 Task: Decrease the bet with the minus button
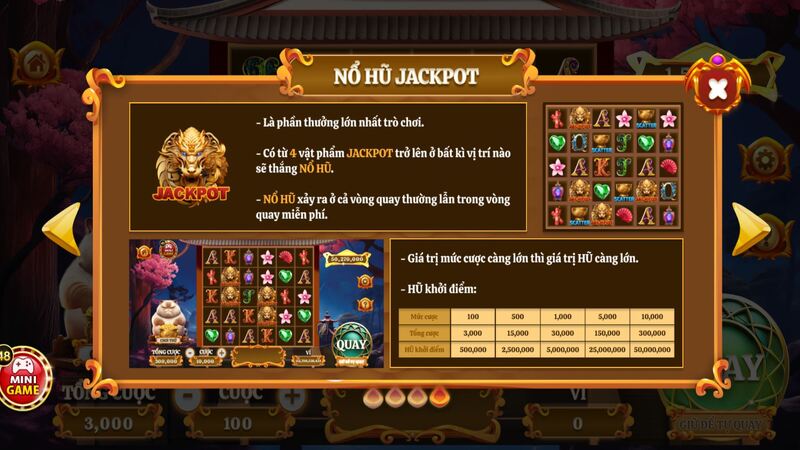pos(183,395)
